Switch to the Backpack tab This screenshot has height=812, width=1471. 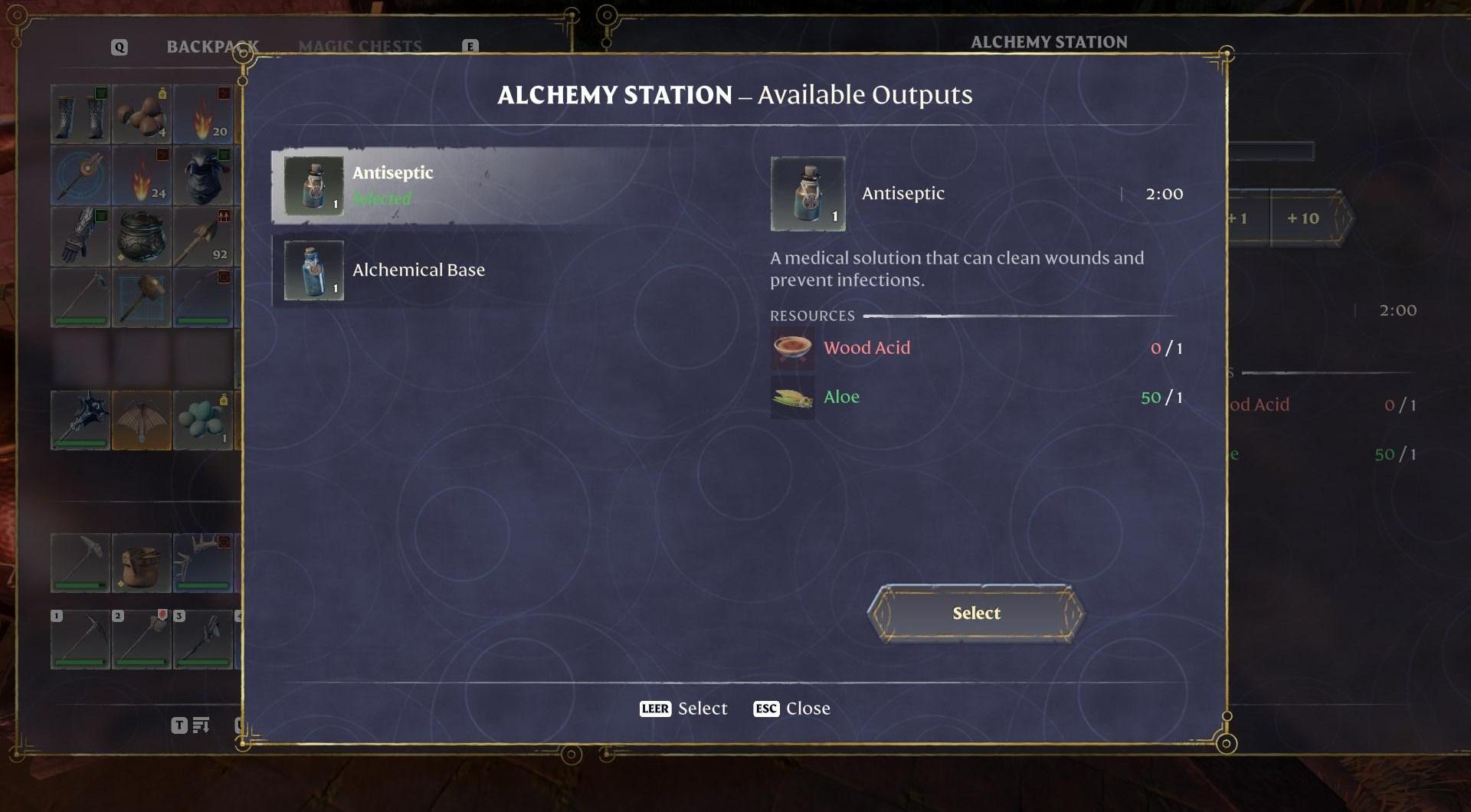(212, 47)
